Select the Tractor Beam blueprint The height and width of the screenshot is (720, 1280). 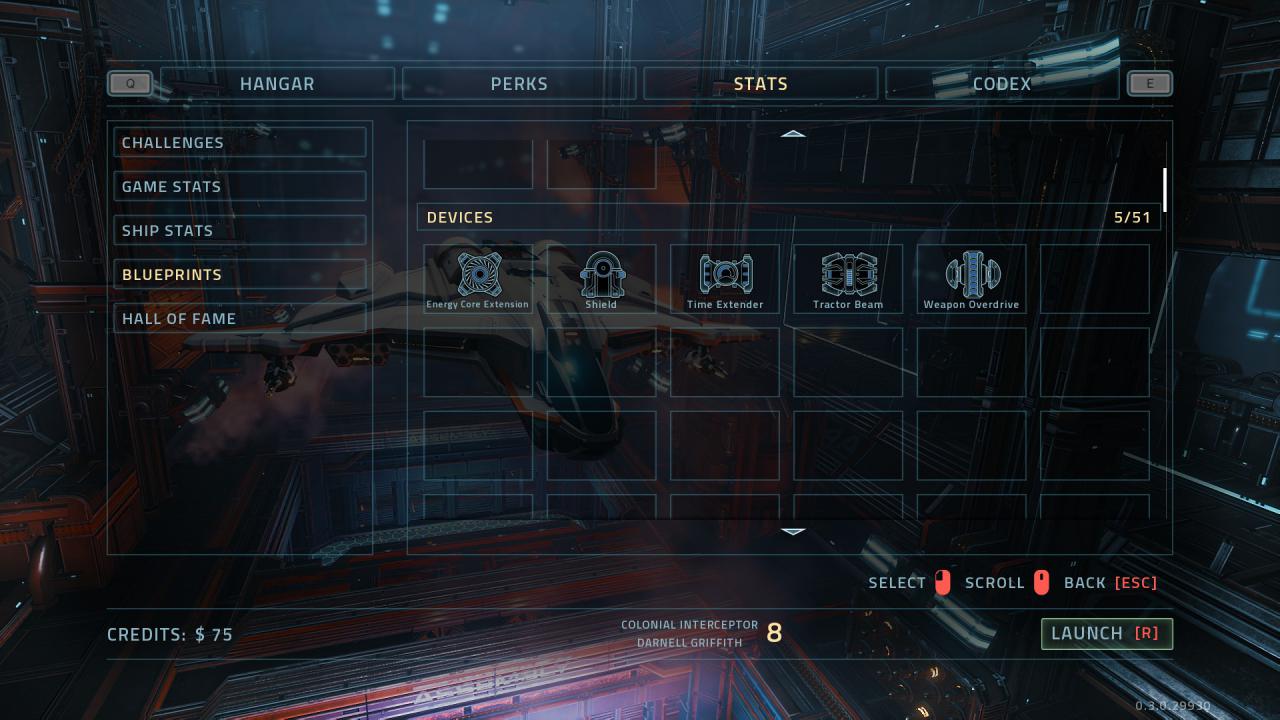(x=848, y=279)
